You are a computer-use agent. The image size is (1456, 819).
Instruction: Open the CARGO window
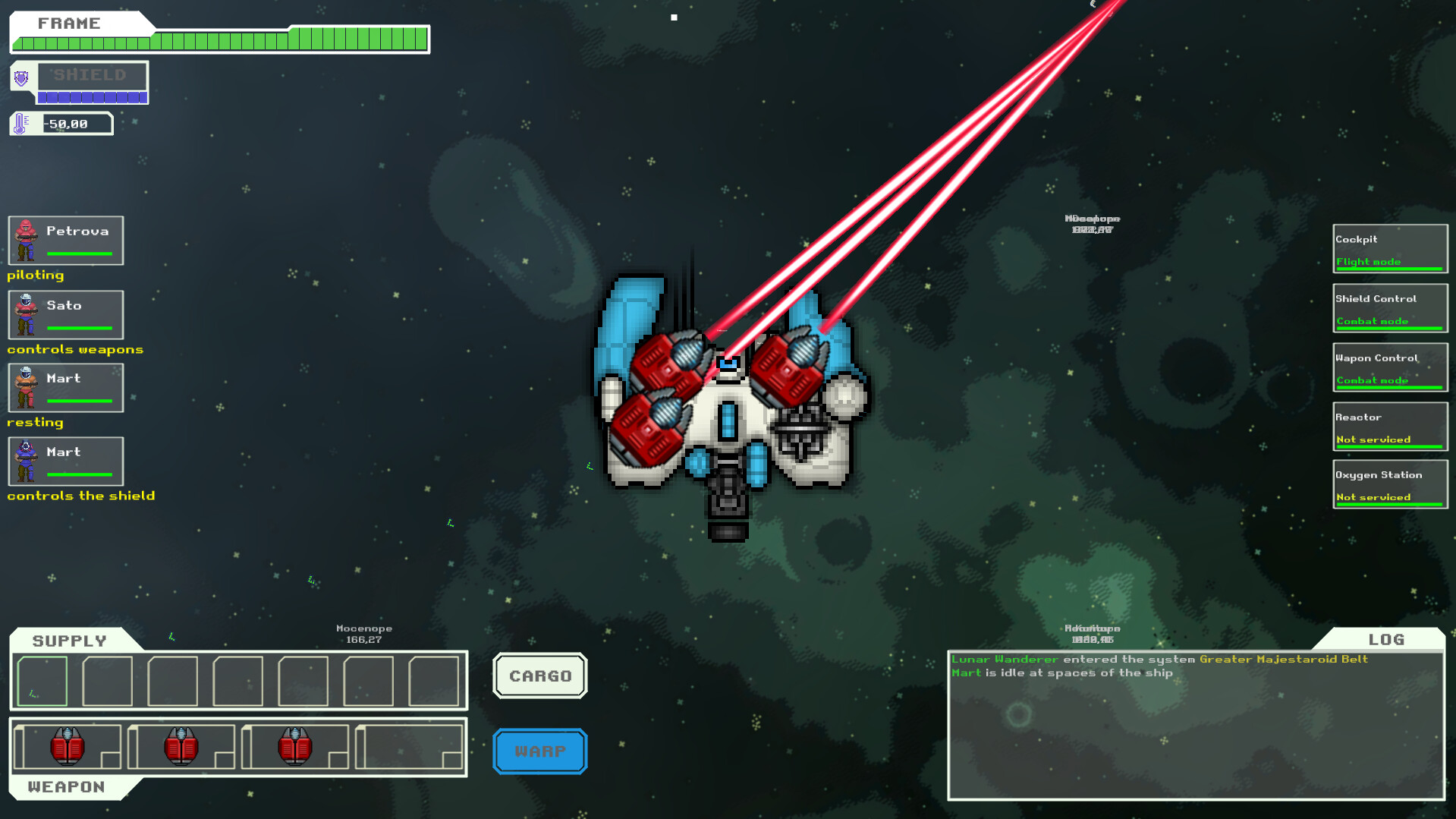539,676
